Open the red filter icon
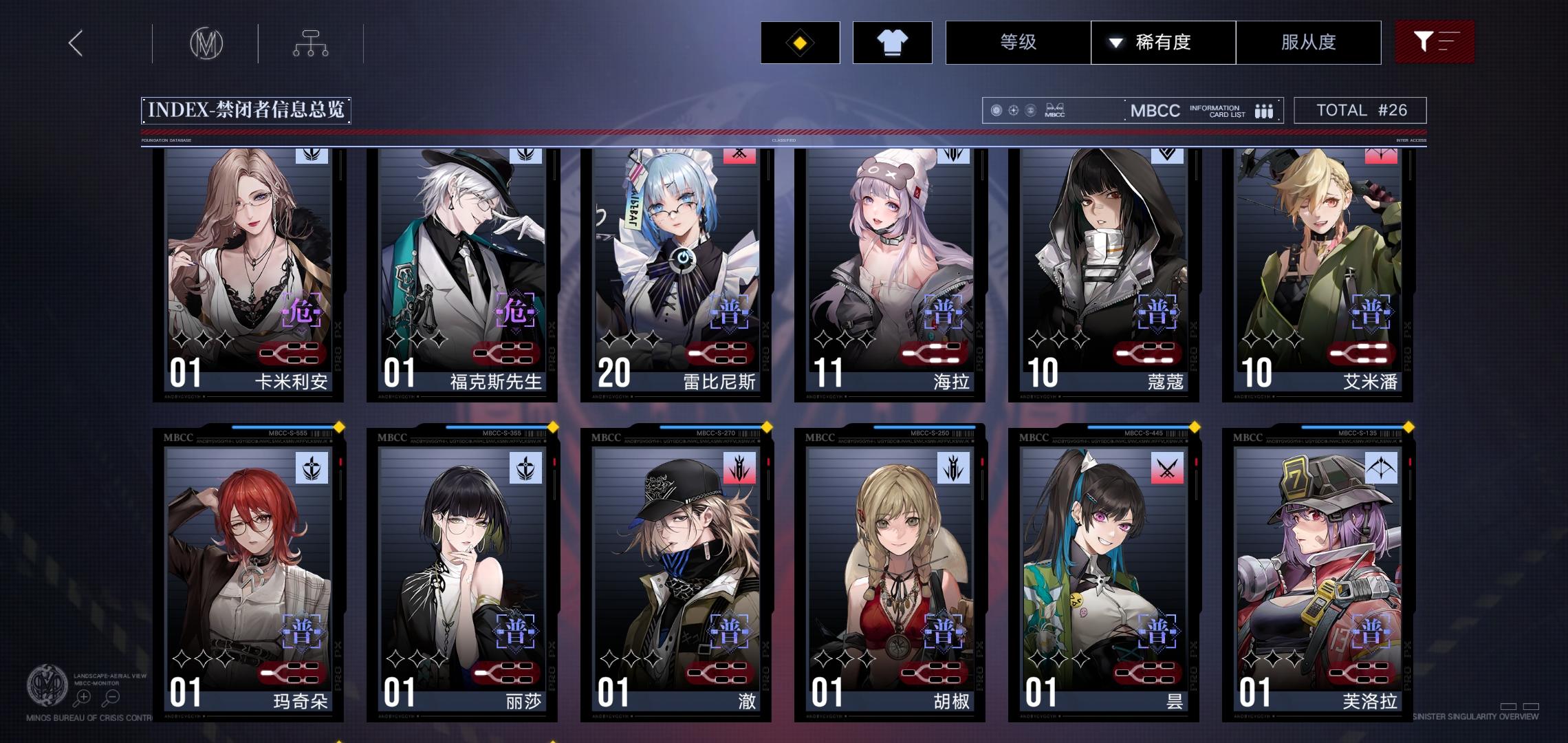1568x743 pixels. coord(1435,42)
